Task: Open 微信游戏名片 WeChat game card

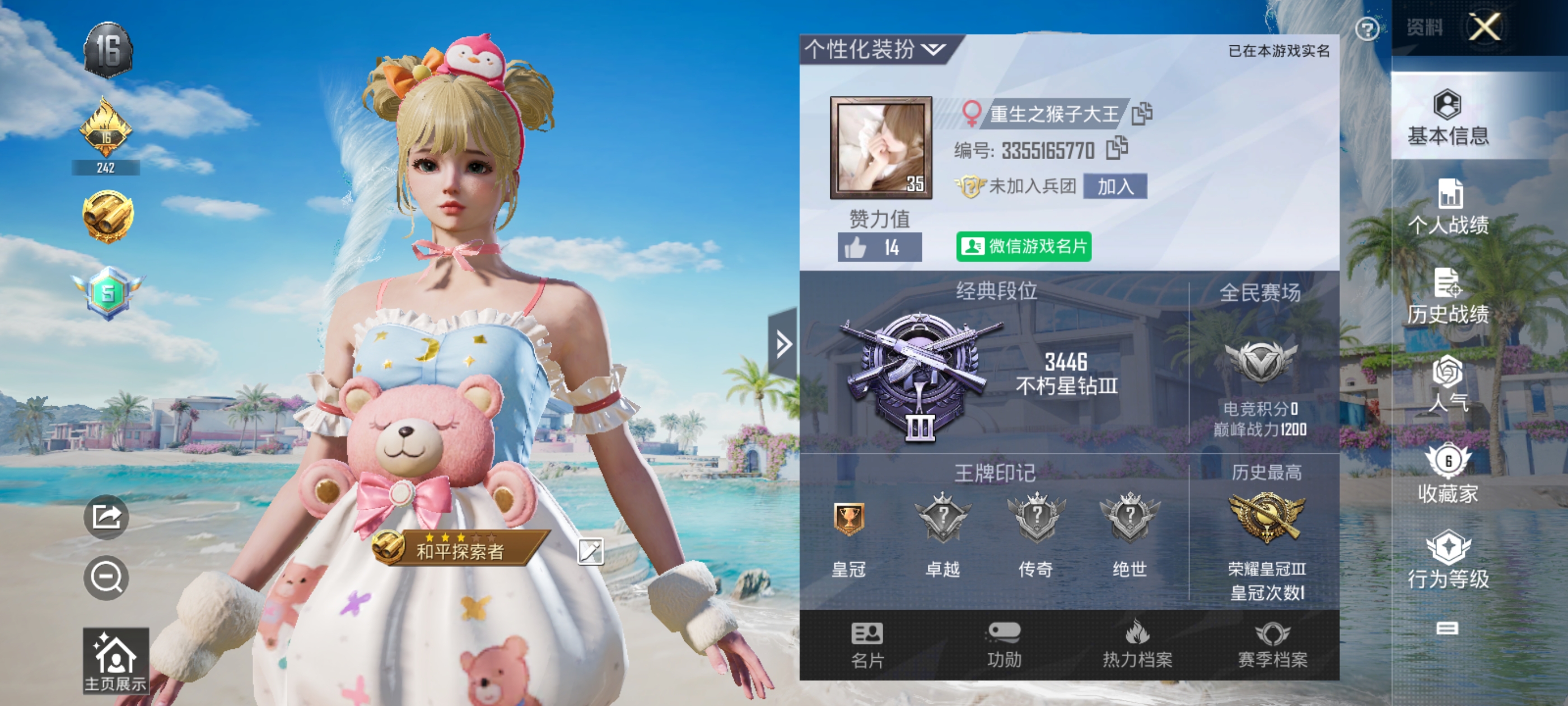Action: [x=1024, y=247]
